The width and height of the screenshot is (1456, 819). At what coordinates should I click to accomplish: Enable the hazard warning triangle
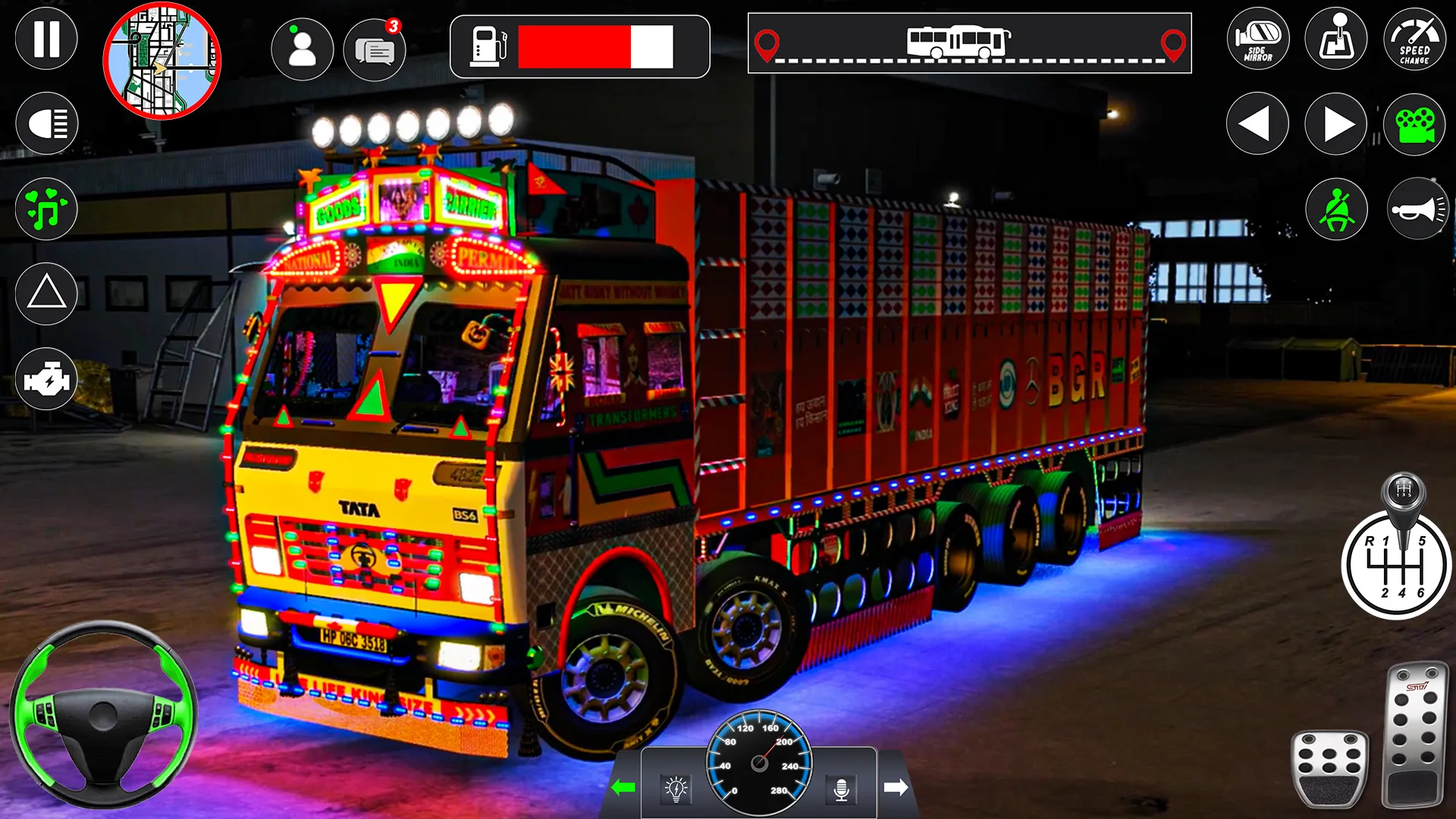click(x=45, y=293)
